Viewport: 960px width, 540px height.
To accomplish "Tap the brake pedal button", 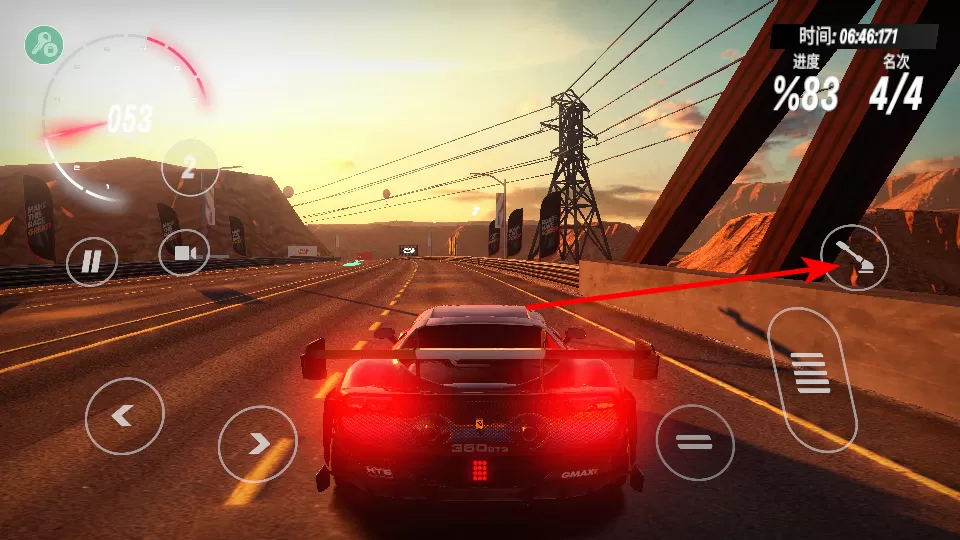I will click(x=694, y=442).
